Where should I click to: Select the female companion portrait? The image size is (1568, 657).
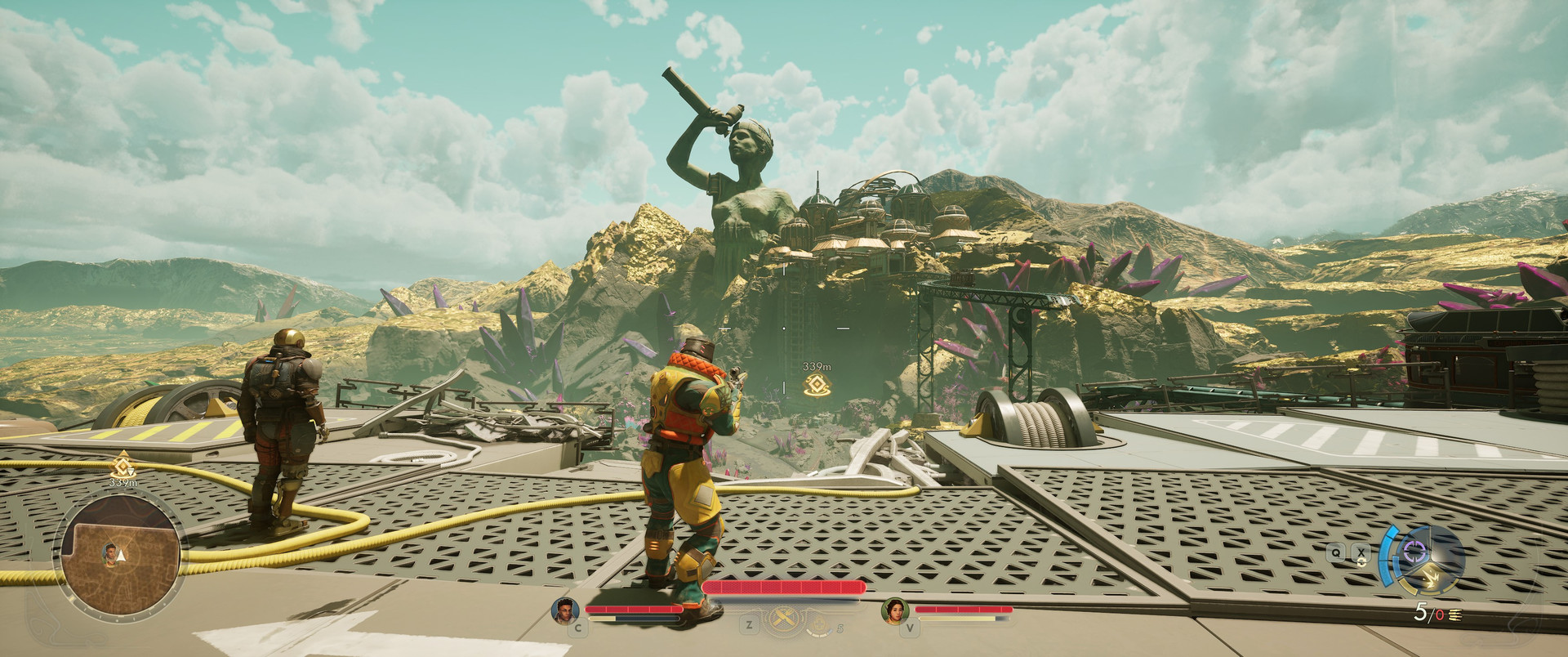[x=894, y=611]
